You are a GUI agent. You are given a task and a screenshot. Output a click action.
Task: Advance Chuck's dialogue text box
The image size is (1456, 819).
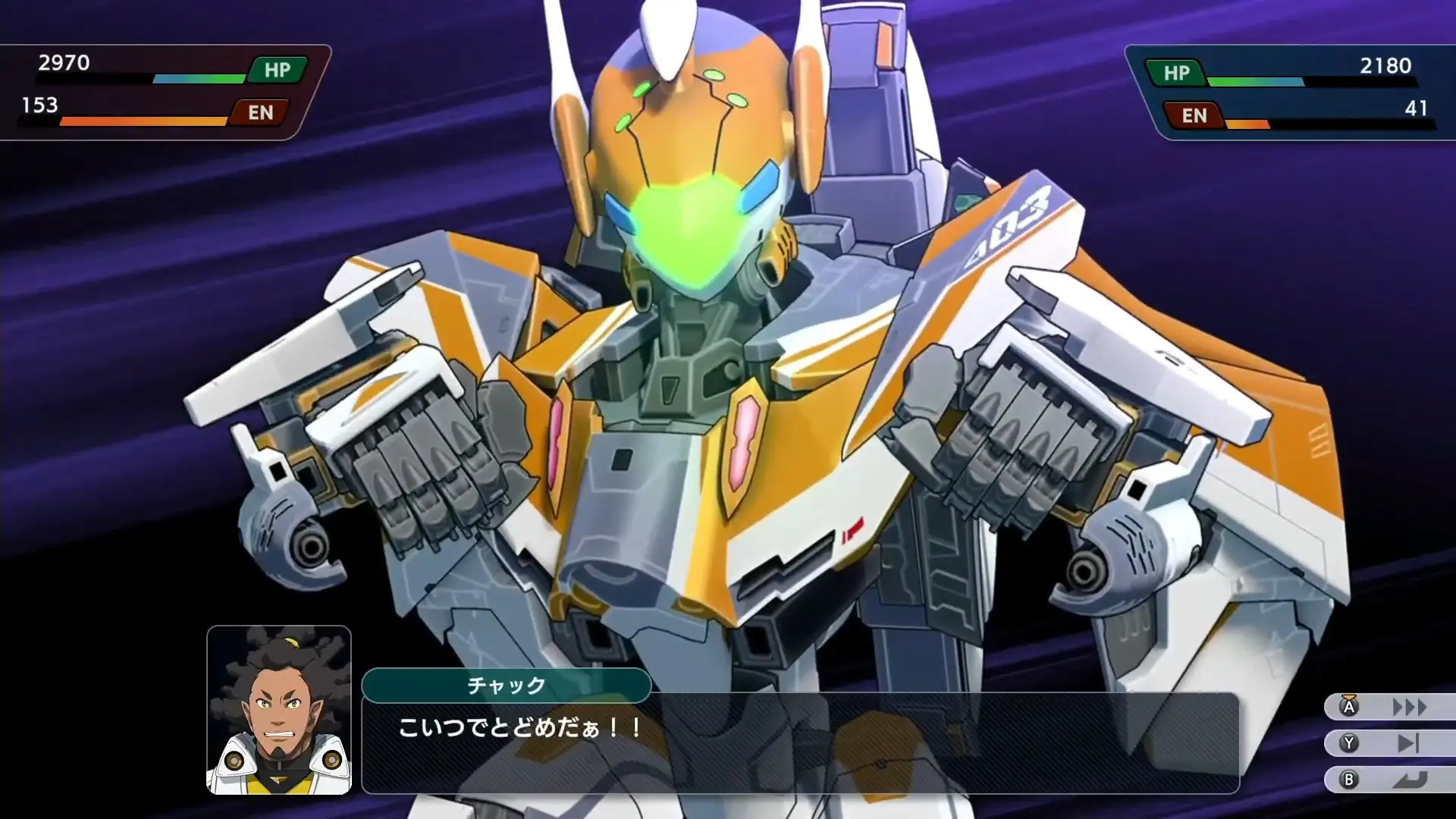800,743
